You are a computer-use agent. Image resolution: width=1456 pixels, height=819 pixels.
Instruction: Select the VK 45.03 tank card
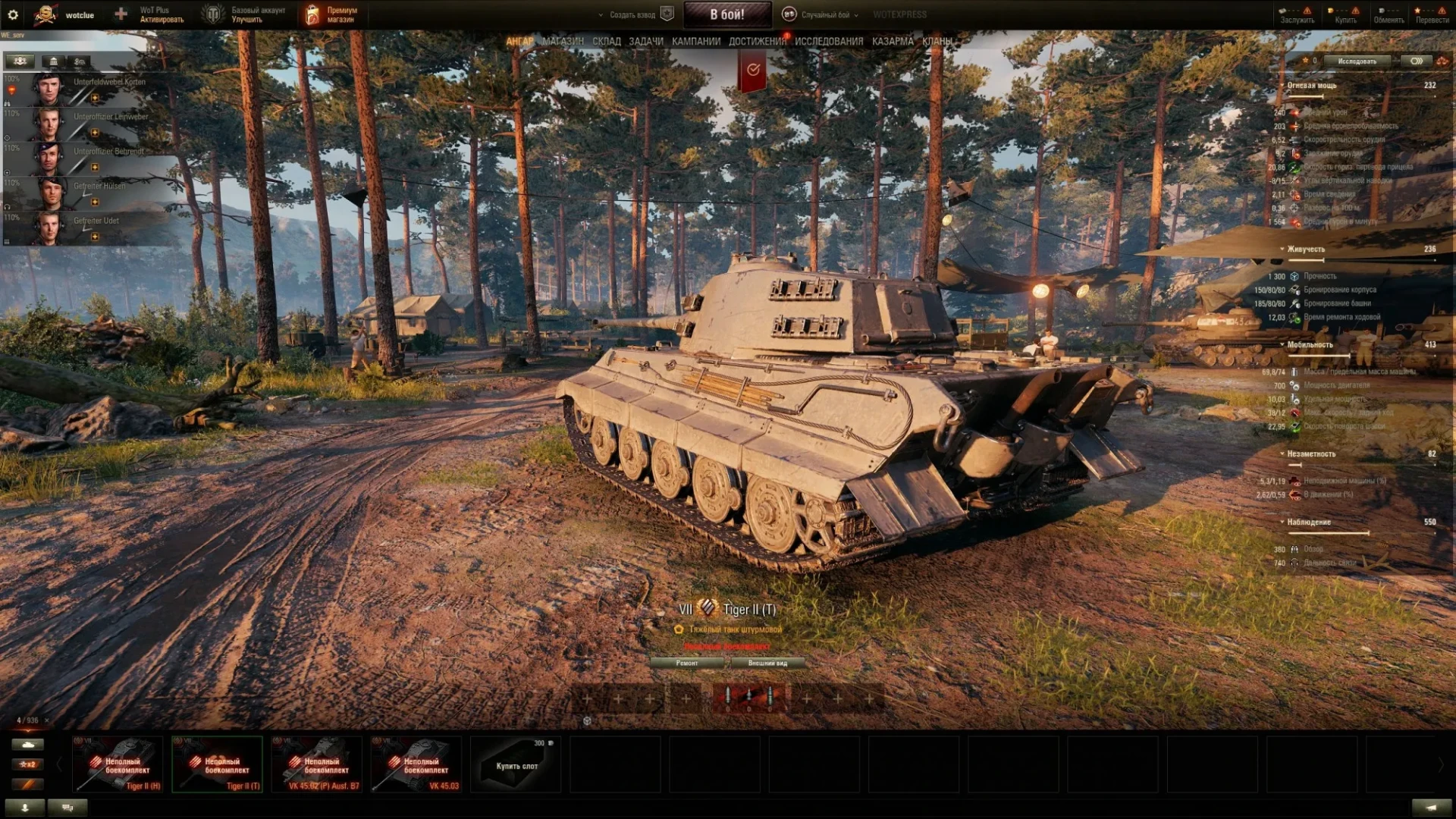click(416, 764)
